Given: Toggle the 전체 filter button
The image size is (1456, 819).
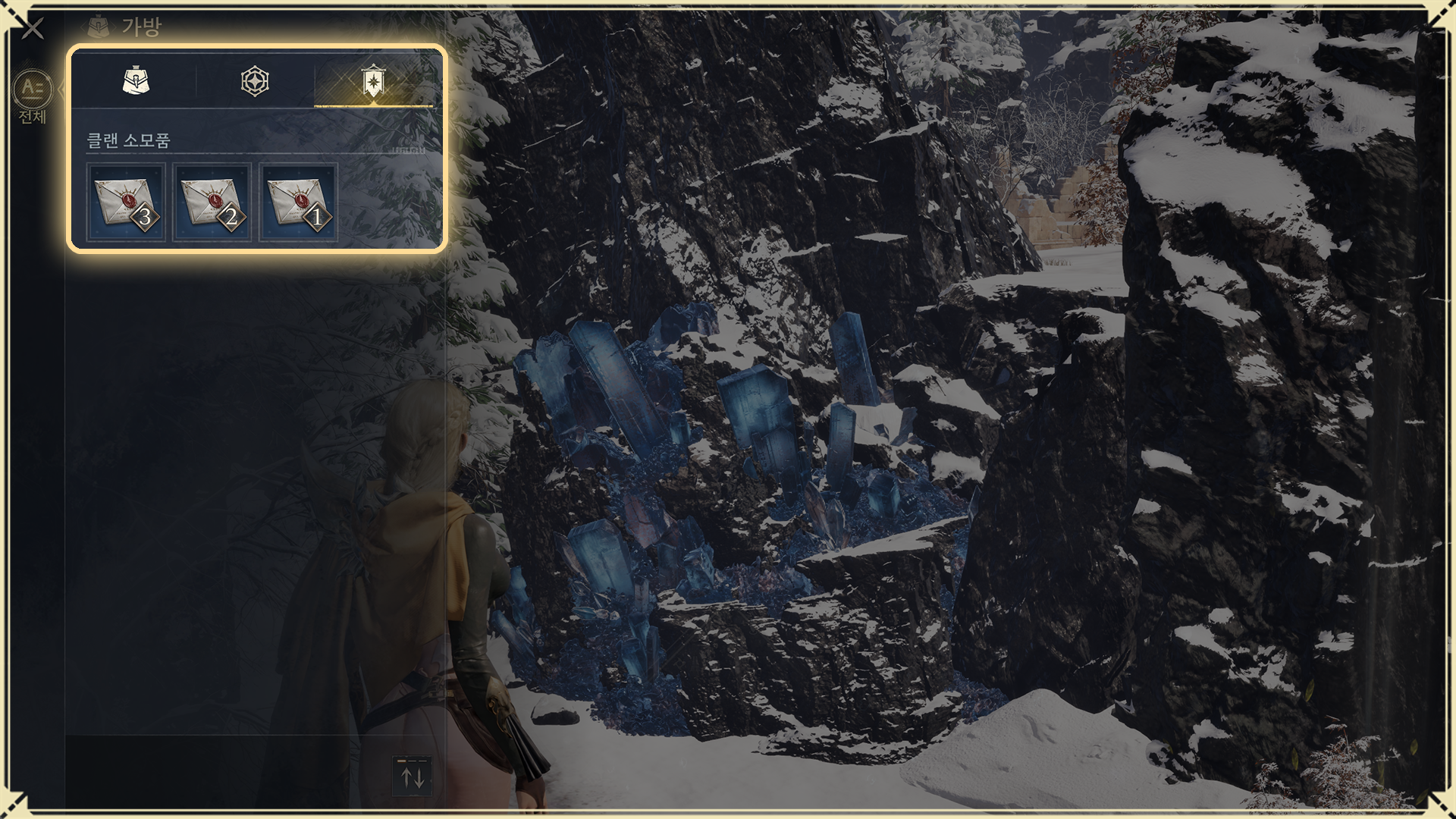Looking at the screenshot, I should pos(33,97).
